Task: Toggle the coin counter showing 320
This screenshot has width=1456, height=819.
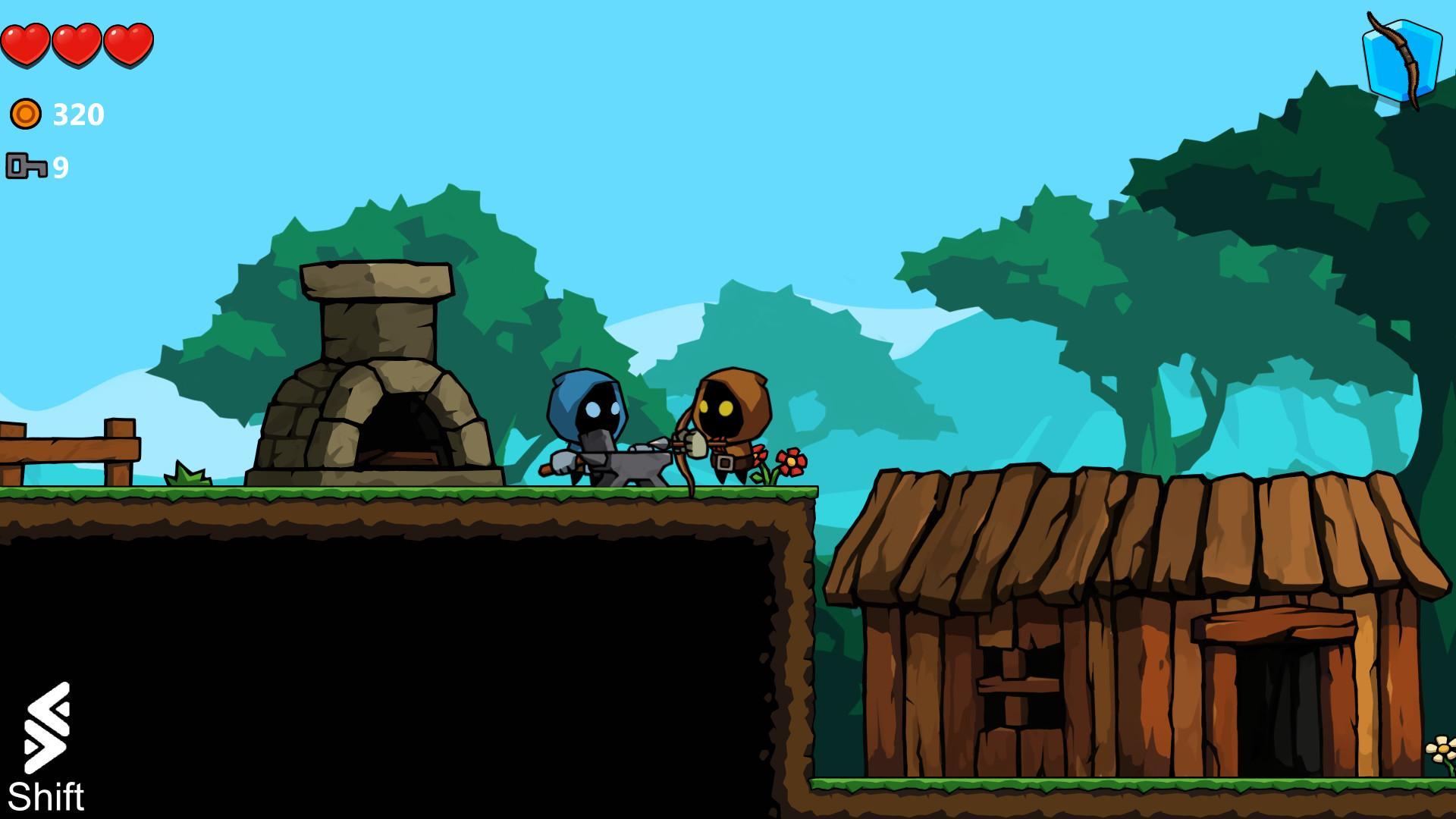Action: 76,114
